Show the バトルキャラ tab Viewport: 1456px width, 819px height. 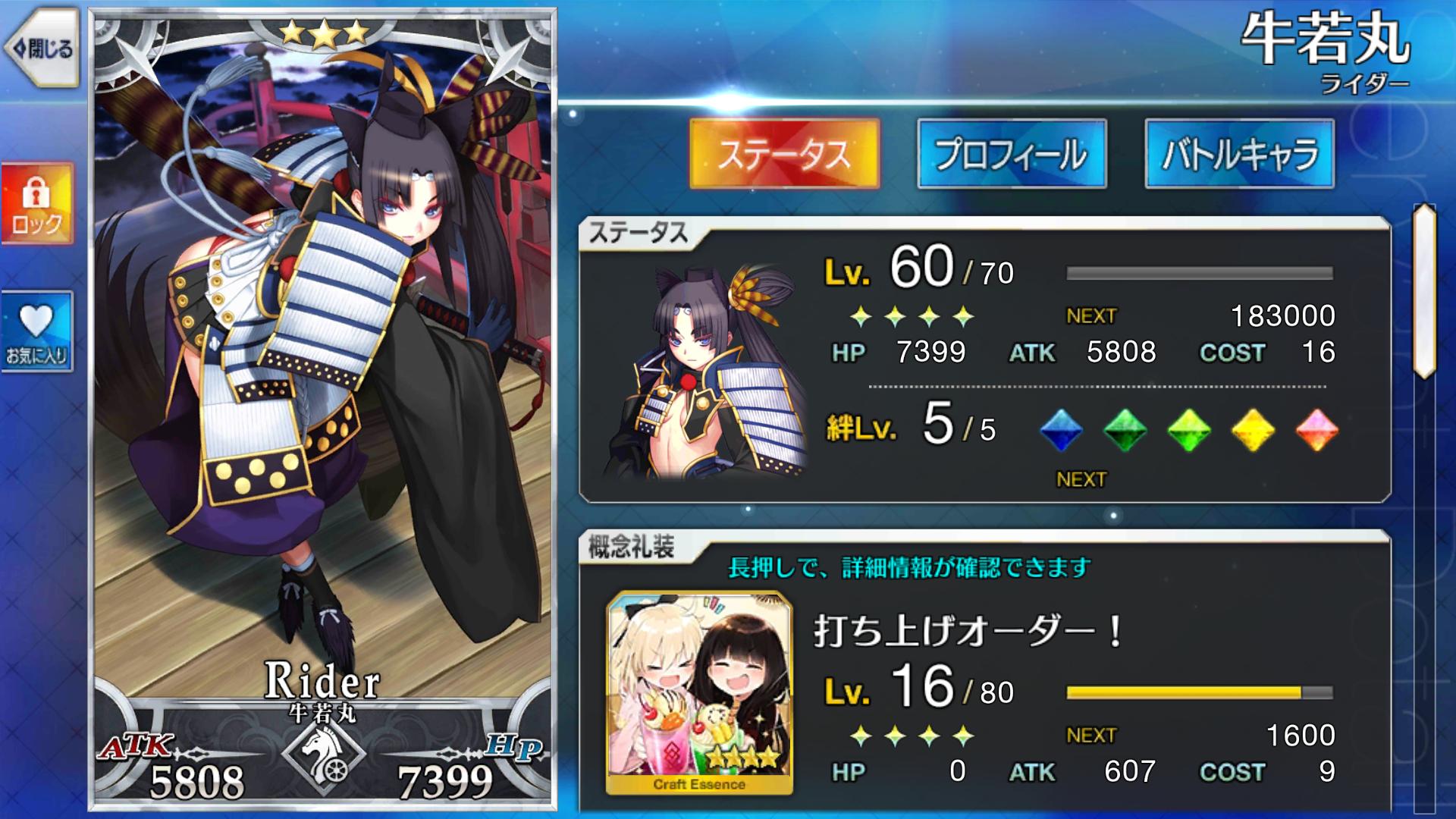pos(1239,154)
